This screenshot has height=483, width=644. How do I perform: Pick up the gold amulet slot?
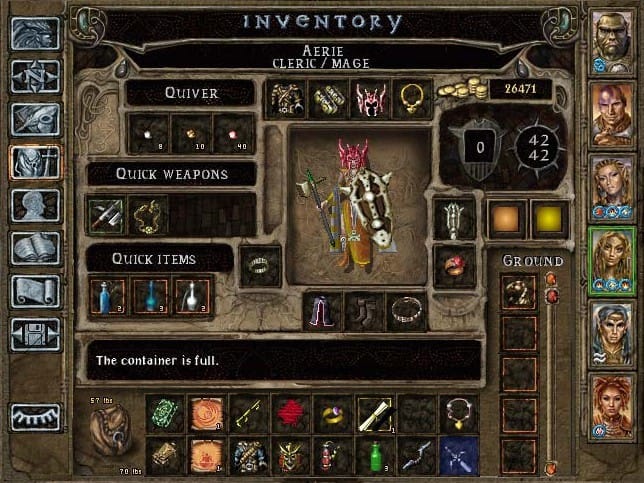click(x=412, y=99)
